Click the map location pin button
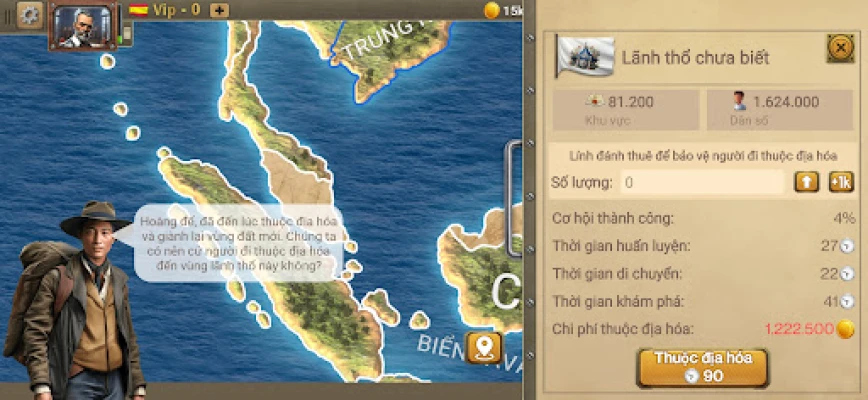The width and height of the screenshot is (868, 400). (x=485, y=347)
